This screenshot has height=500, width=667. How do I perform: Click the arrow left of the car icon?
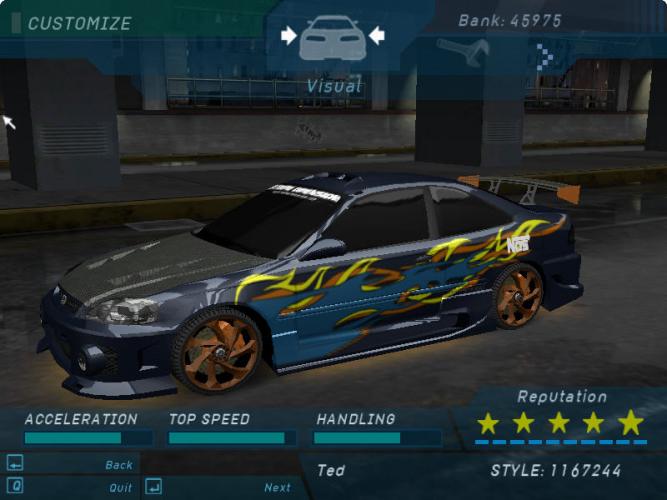pos(289,36)
